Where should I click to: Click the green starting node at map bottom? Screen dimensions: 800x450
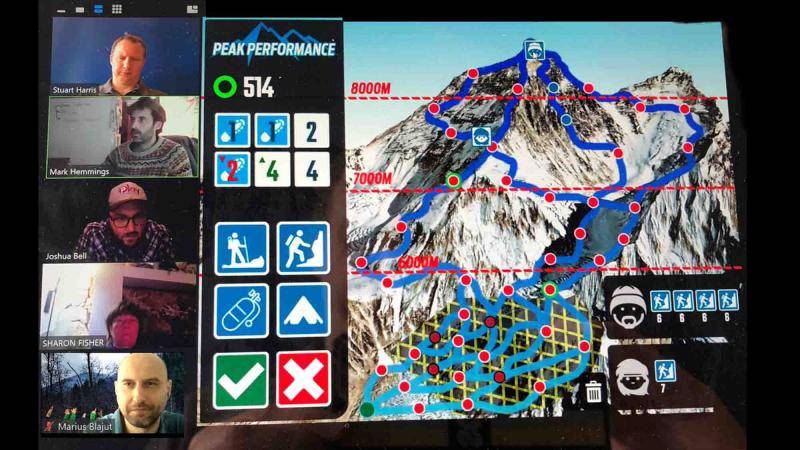coord(367,407)
